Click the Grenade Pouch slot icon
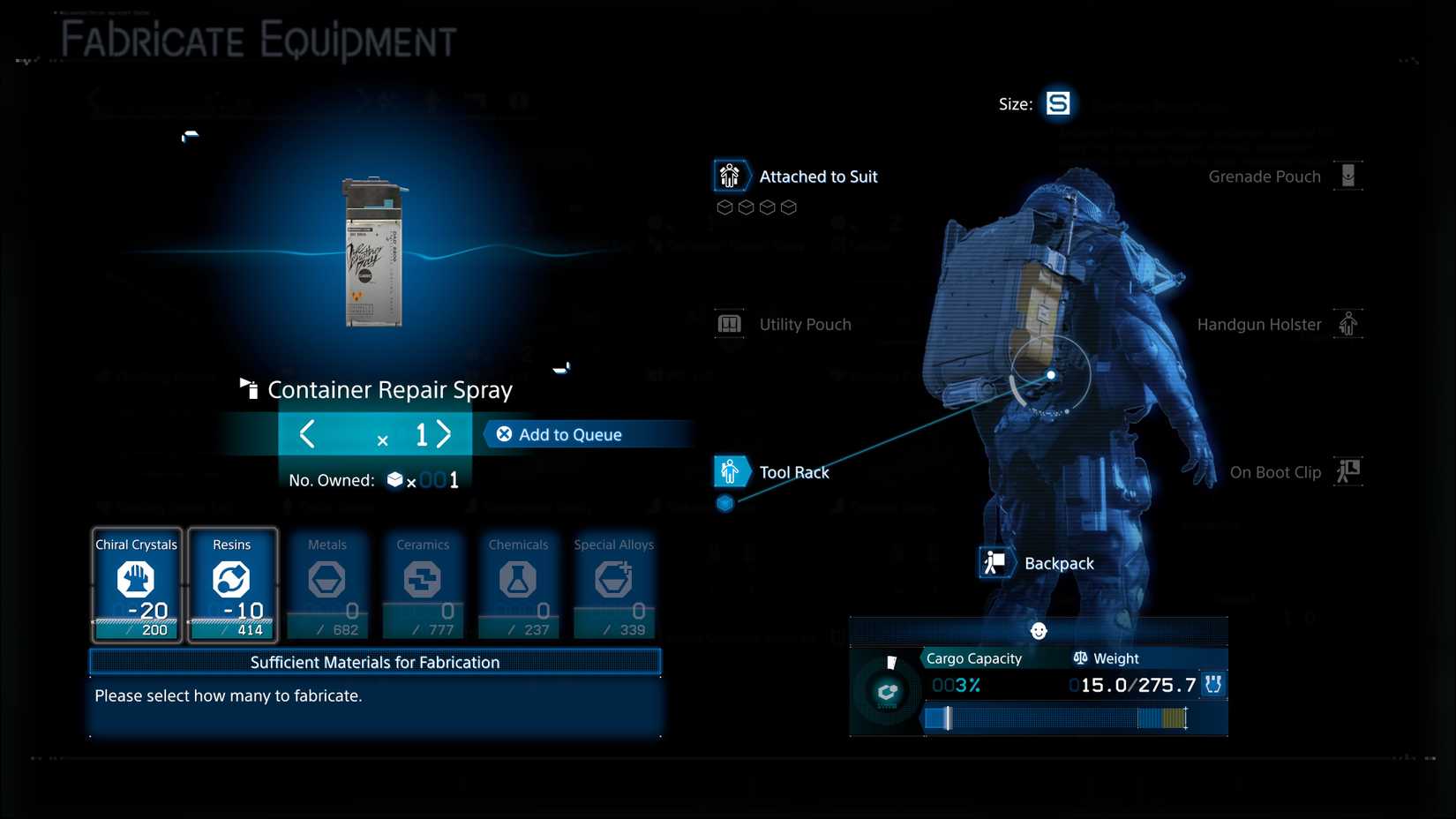1456x819 pixels. pos(1348,176)
